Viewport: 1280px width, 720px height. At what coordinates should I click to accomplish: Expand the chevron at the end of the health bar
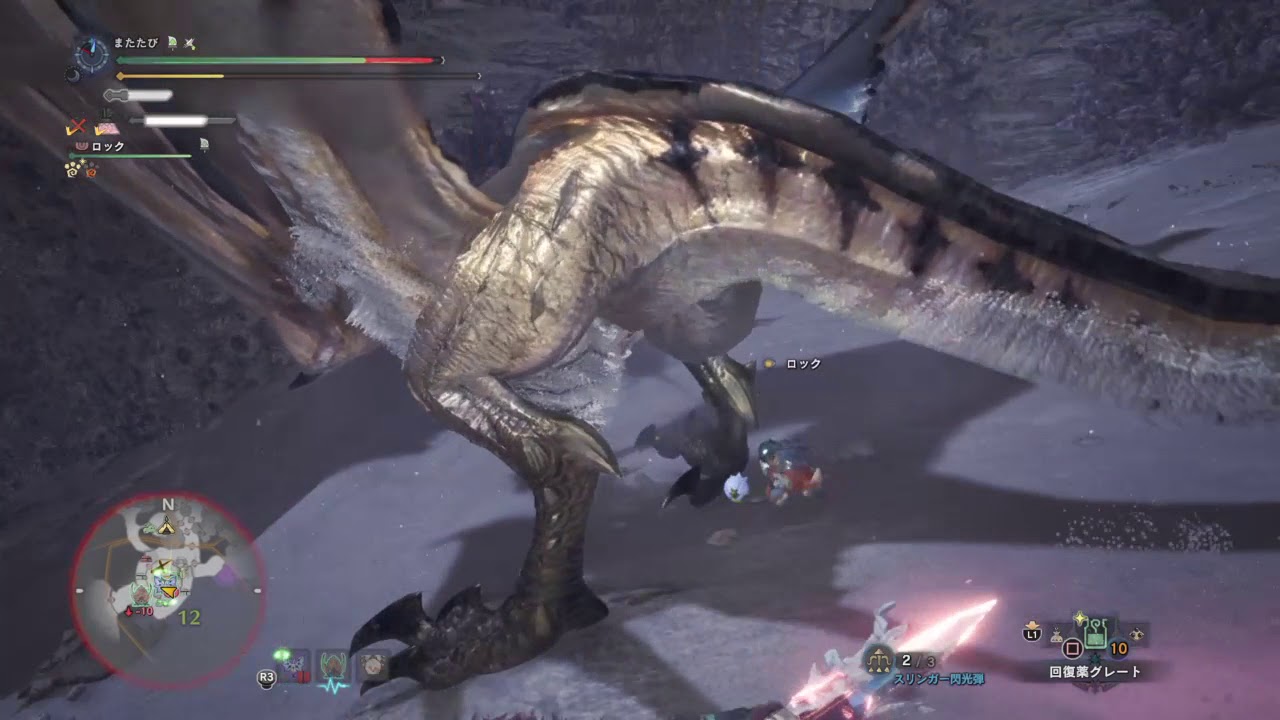[x=443, y=60]
